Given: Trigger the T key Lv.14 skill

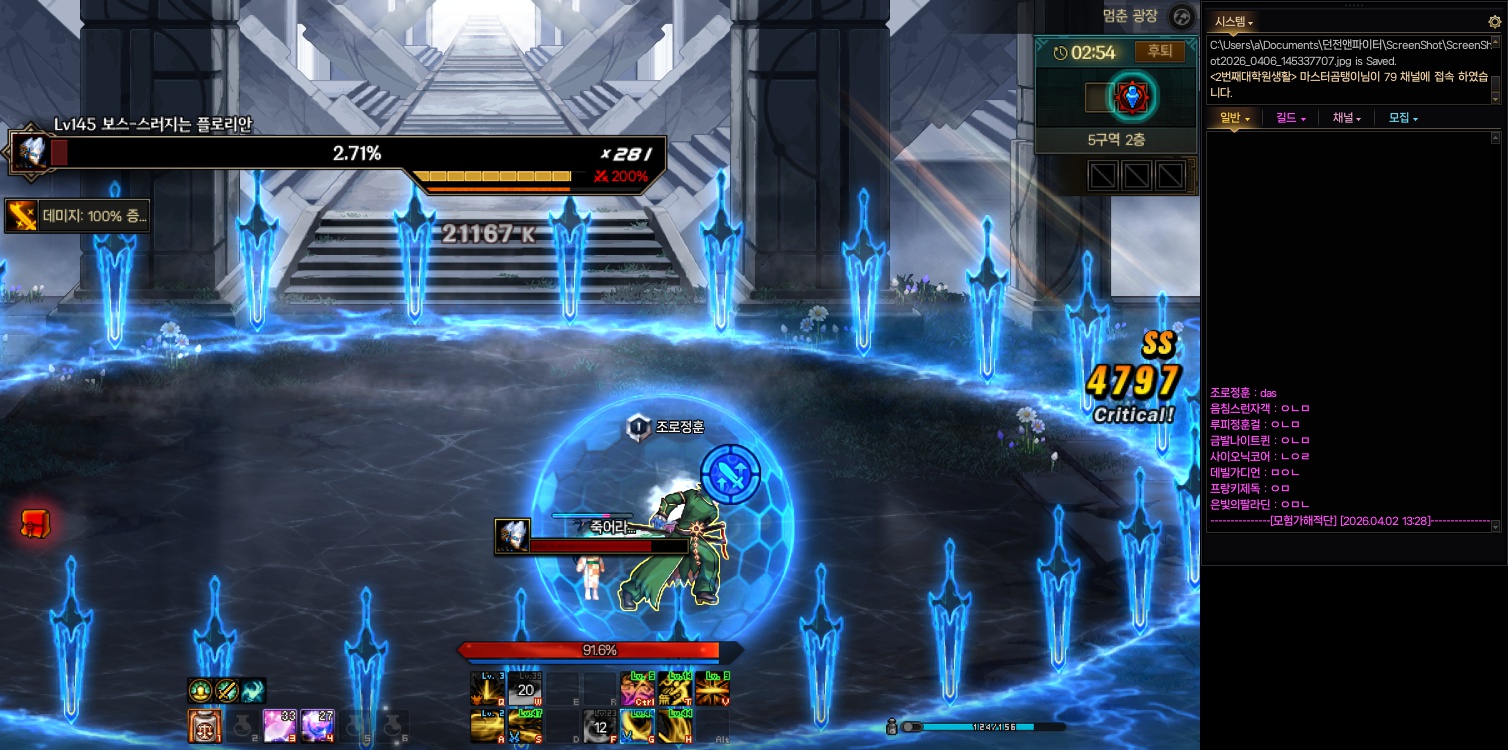Looking at the screenshot, I should 675,689.
